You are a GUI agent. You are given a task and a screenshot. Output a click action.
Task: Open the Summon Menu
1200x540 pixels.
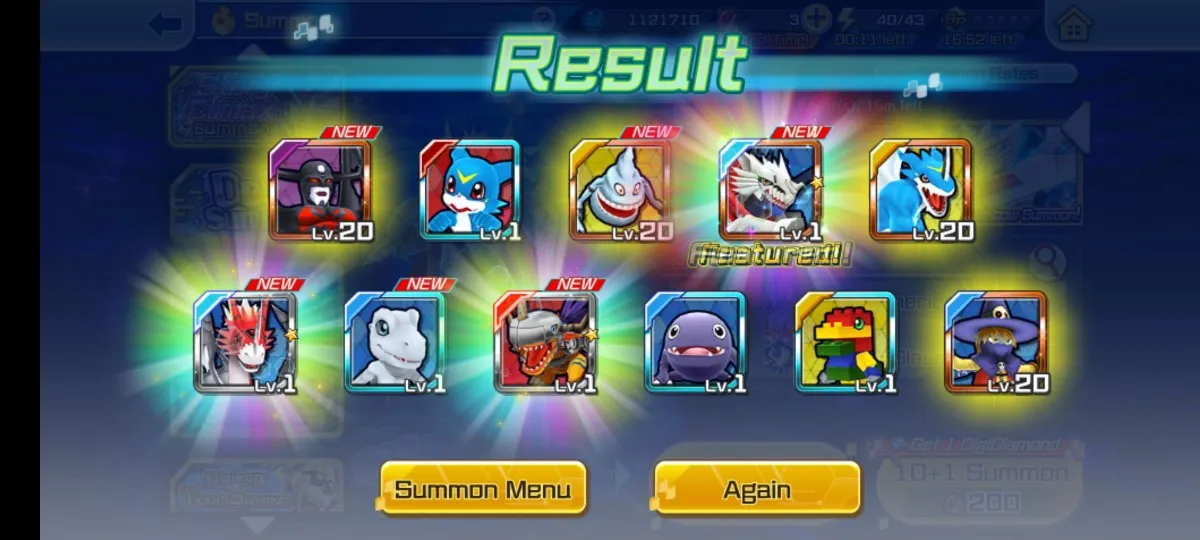pos(483,489)
